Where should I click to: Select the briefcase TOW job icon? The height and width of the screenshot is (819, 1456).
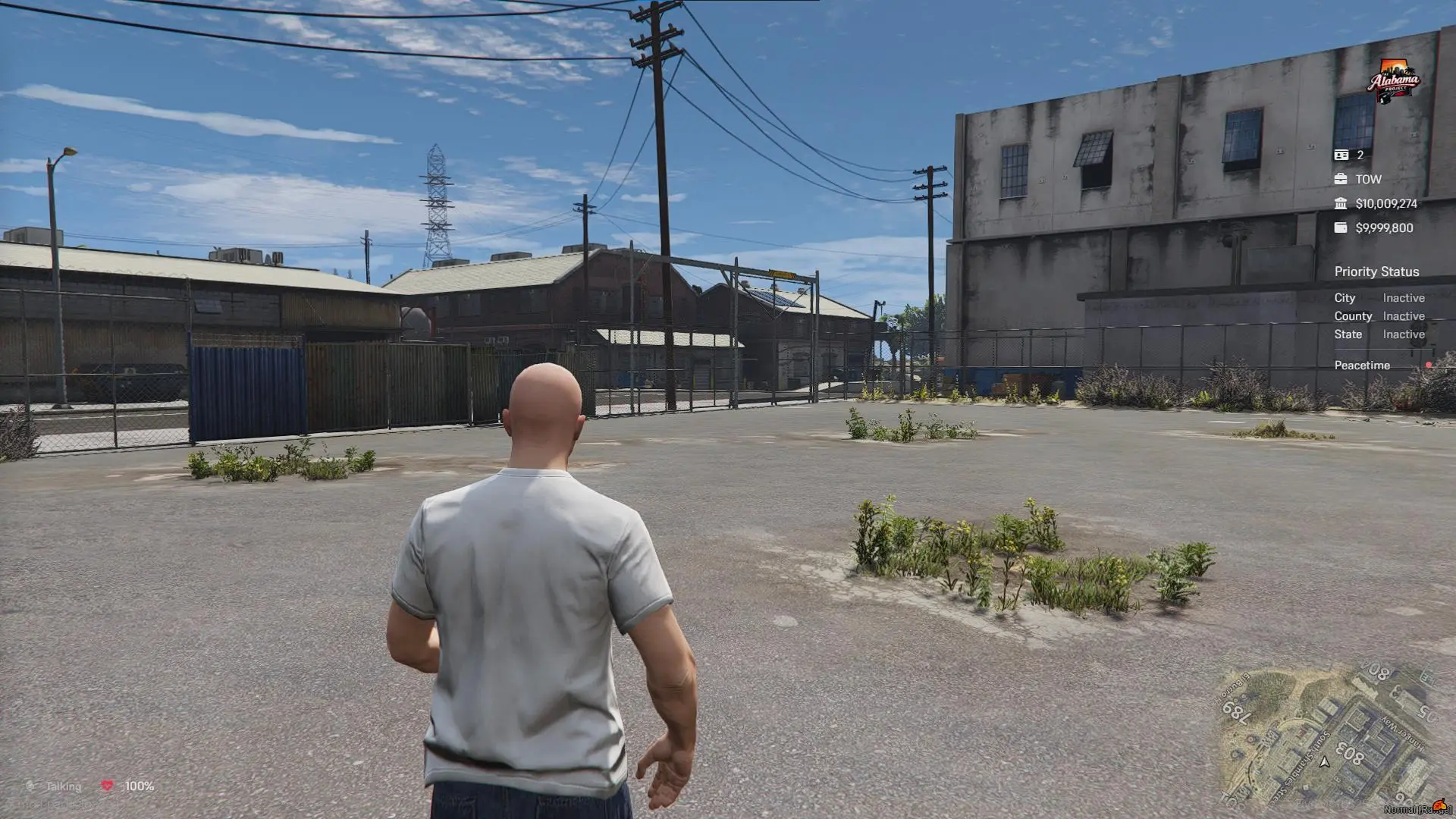click(1341, 179)
